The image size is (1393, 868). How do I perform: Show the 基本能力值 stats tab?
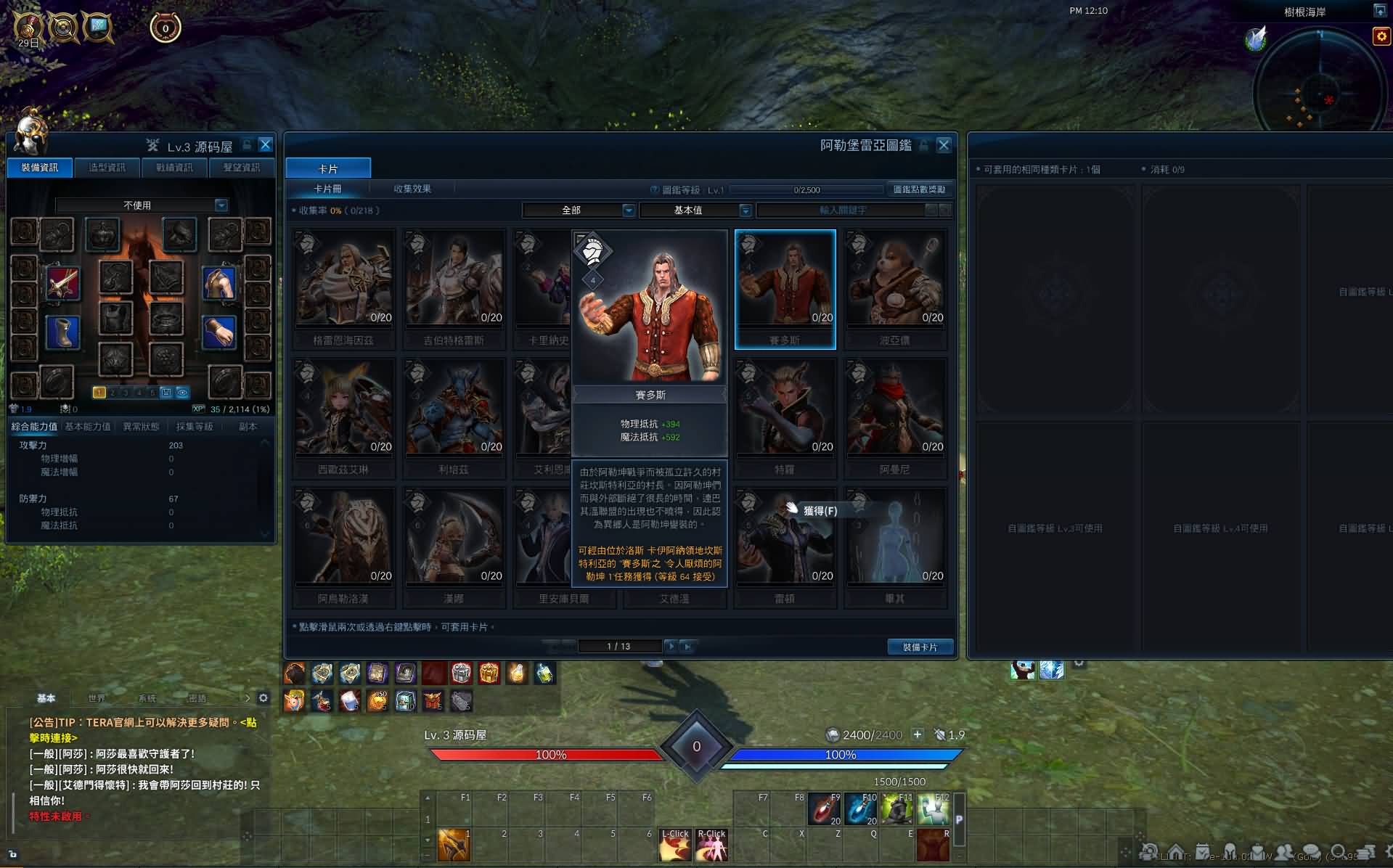tap(88, 427)
